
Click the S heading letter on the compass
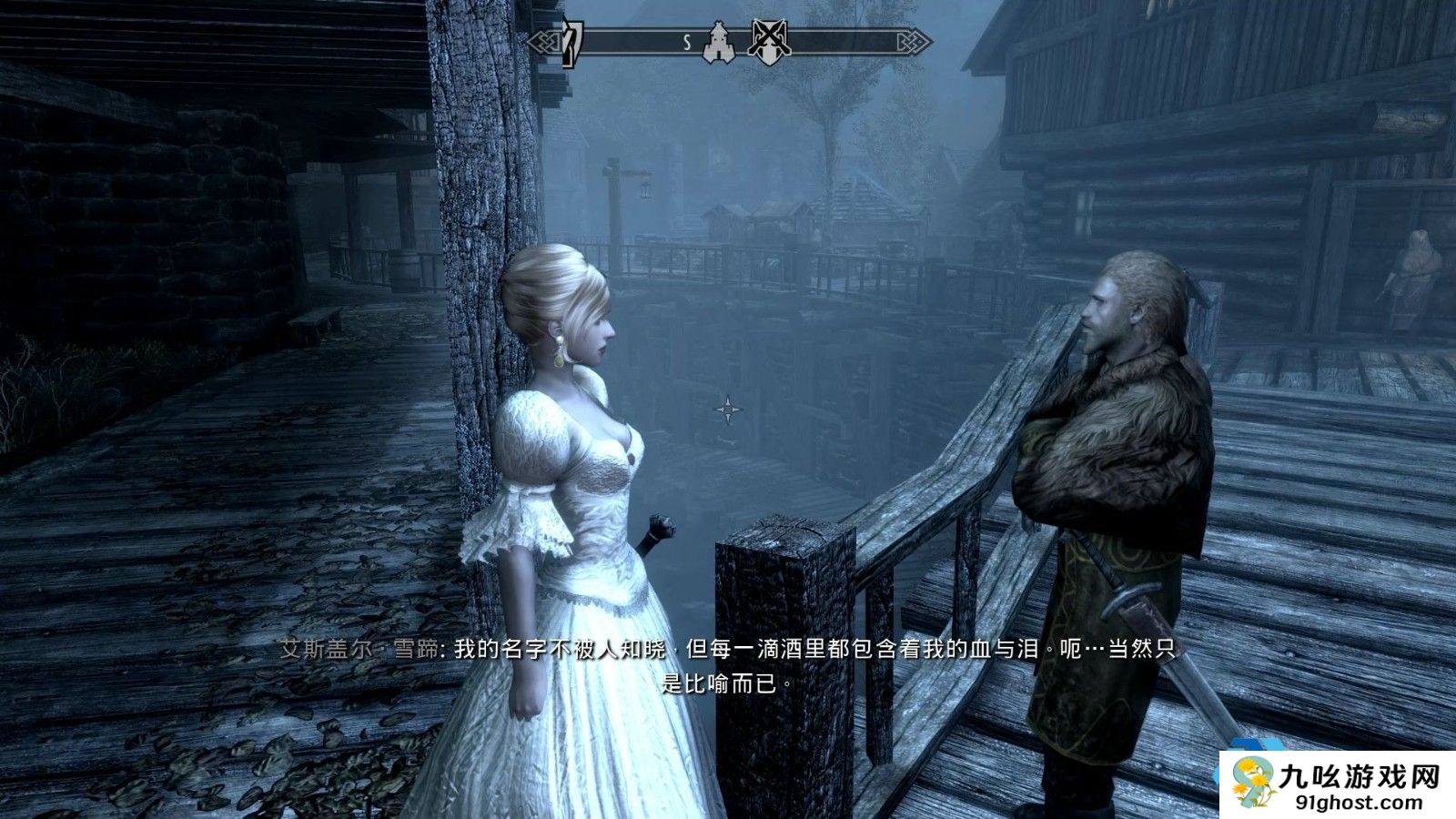pos(687,42)
